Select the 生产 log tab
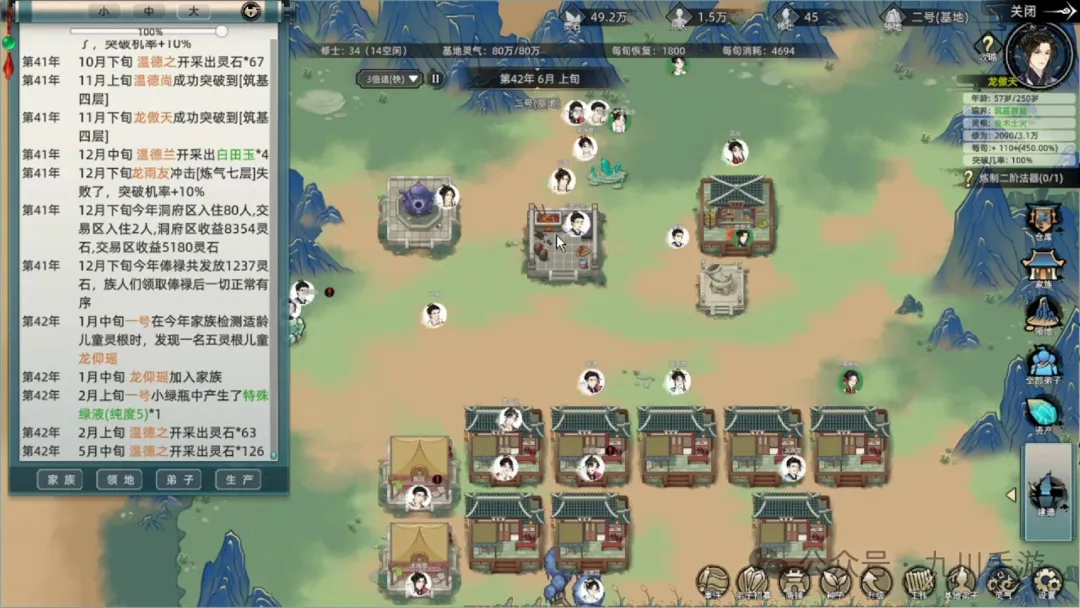Screen dimensions: 1080x608 point(237,480)
